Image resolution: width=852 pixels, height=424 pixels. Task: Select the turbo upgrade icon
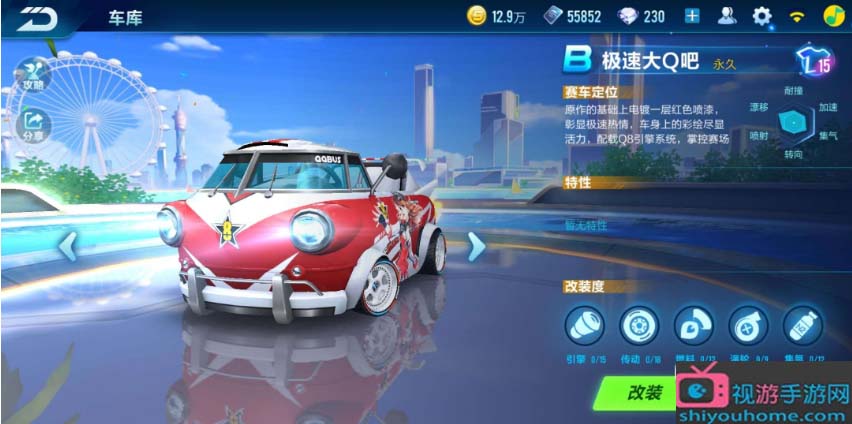[746, 326]
